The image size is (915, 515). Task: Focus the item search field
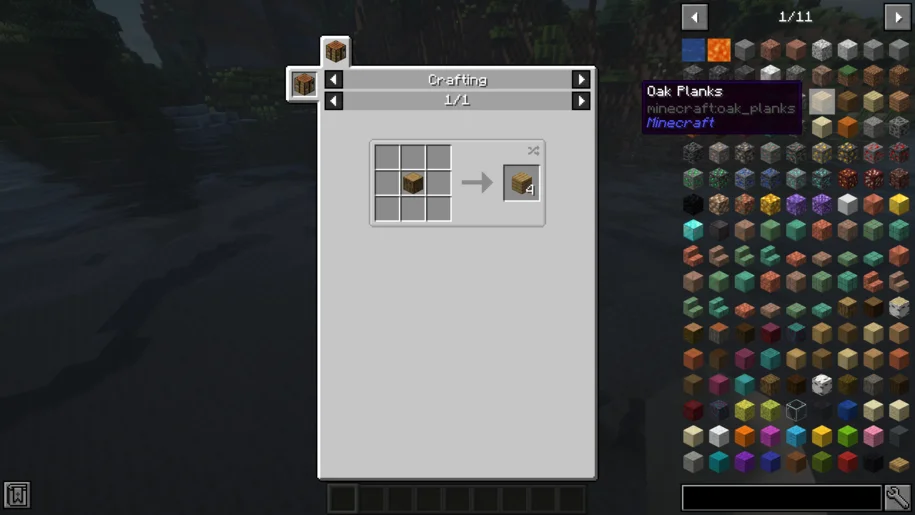click(x=781, y=497)
